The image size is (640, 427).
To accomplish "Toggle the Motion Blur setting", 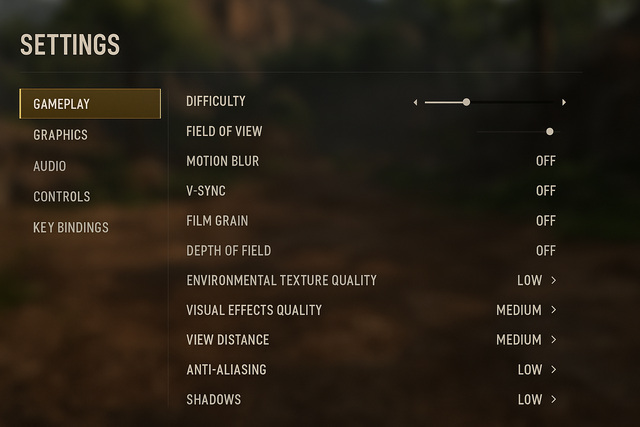I will point(545,161).
